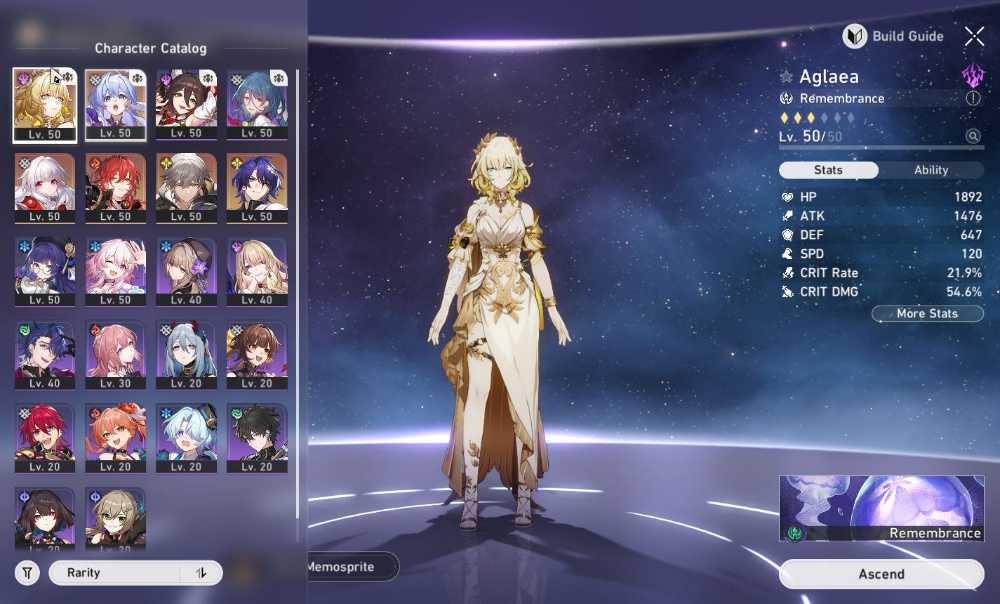Select the red-haired Lv. 50 character portrait
Screen dimensions: 1000x604
(x=116, y=188)
